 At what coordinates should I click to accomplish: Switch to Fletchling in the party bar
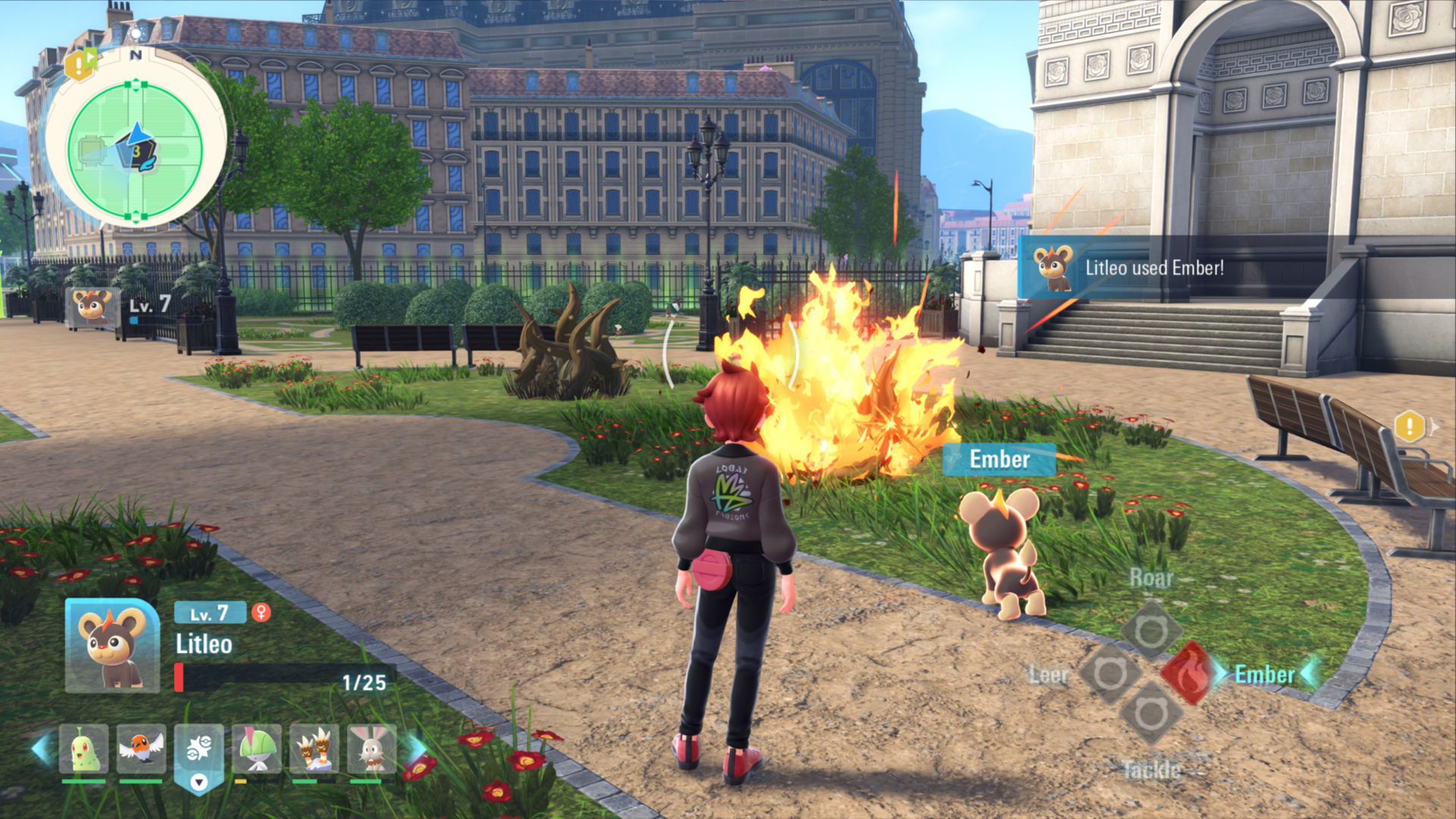(141, 749)
